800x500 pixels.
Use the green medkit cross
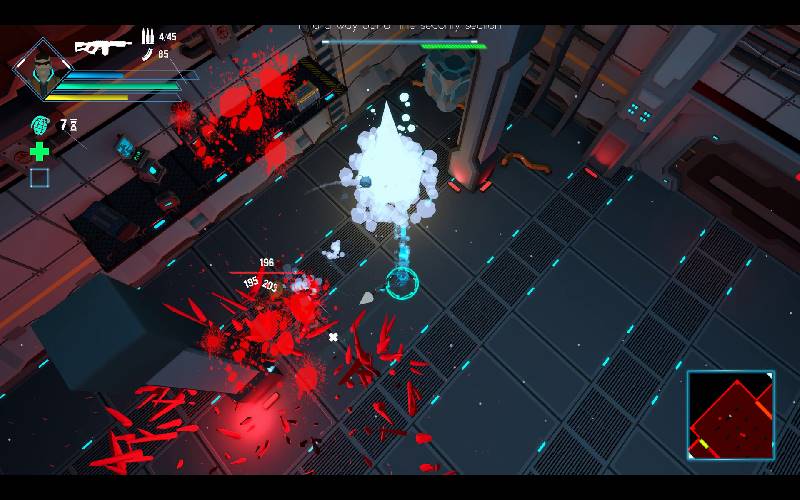(x=39, y=152)
